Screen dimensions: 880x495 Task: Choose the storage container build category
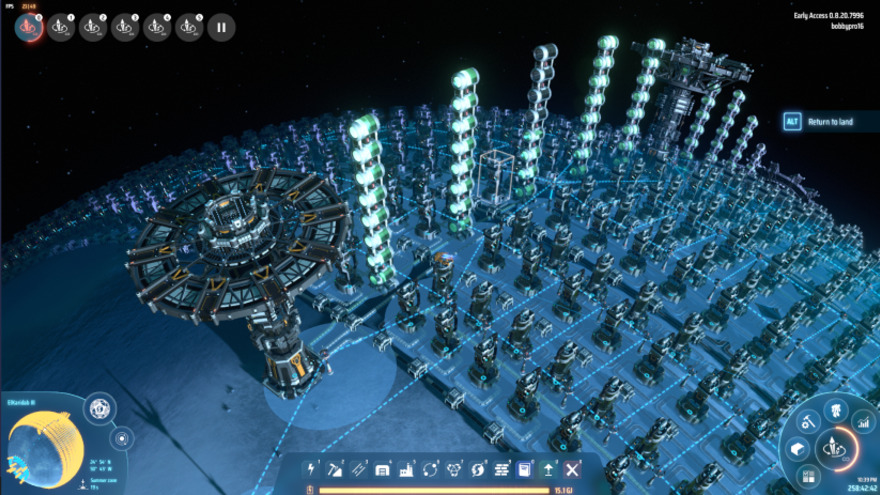tap(382, 469)
